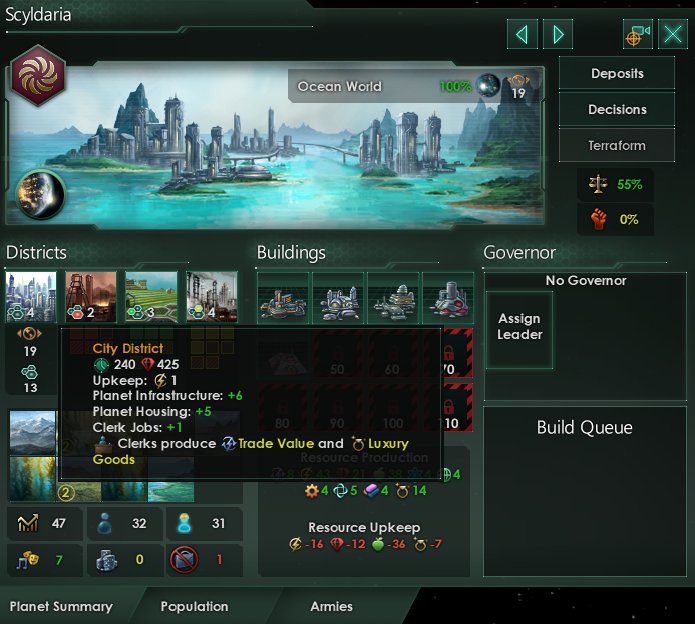
Task: Go to previous planet with left arrow
Action: pyautogui.click(x=522, y=35)
